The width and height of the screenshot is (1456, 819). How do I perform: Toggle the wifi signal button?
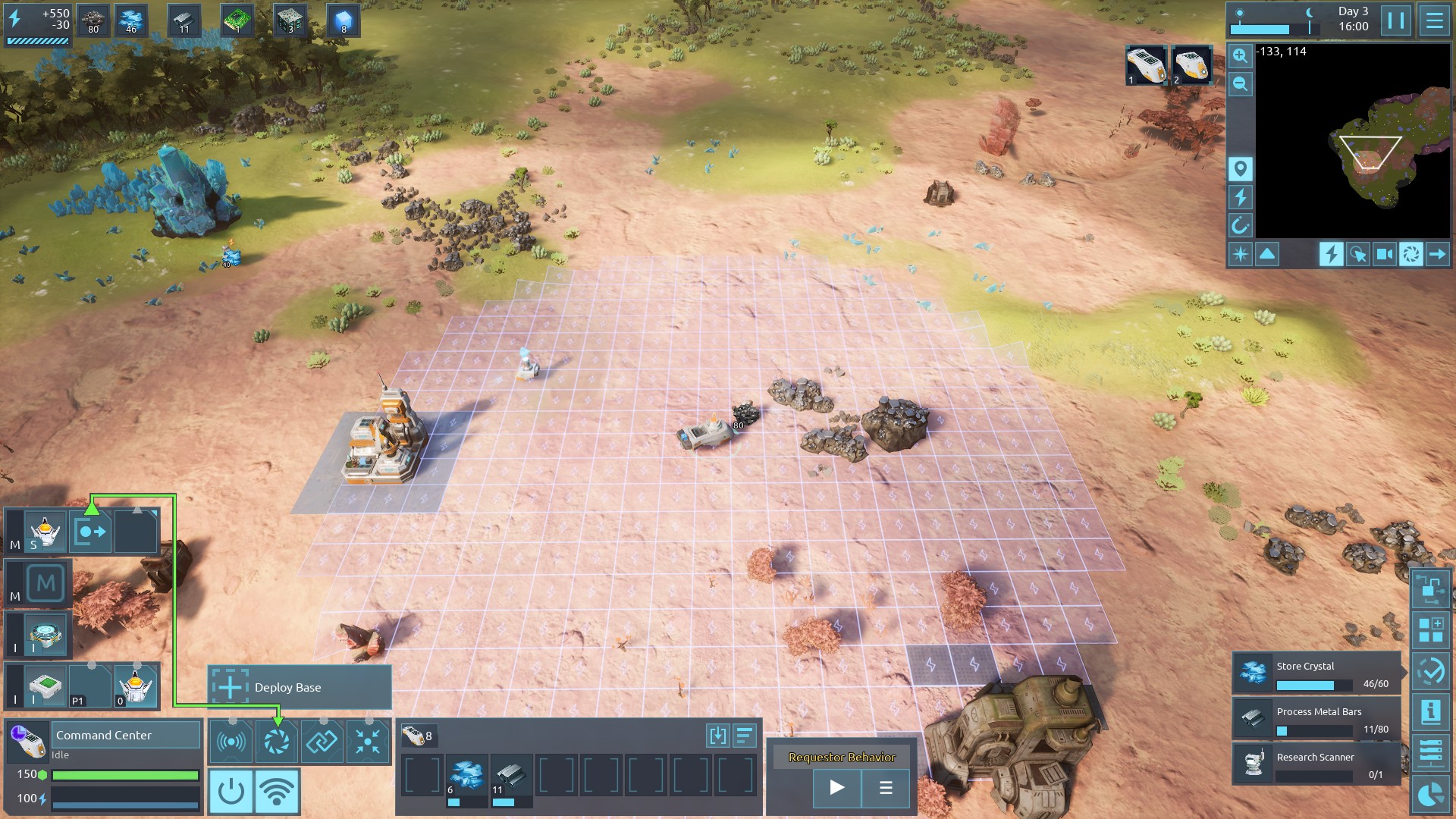click(277, 791)
